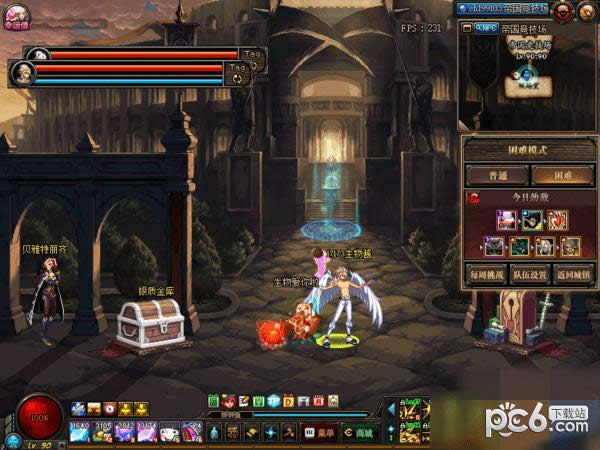The image size is (600, 450).
Task: Select 普通 normal difficulty
Action: pyautogui.click(x=498, y=175)
